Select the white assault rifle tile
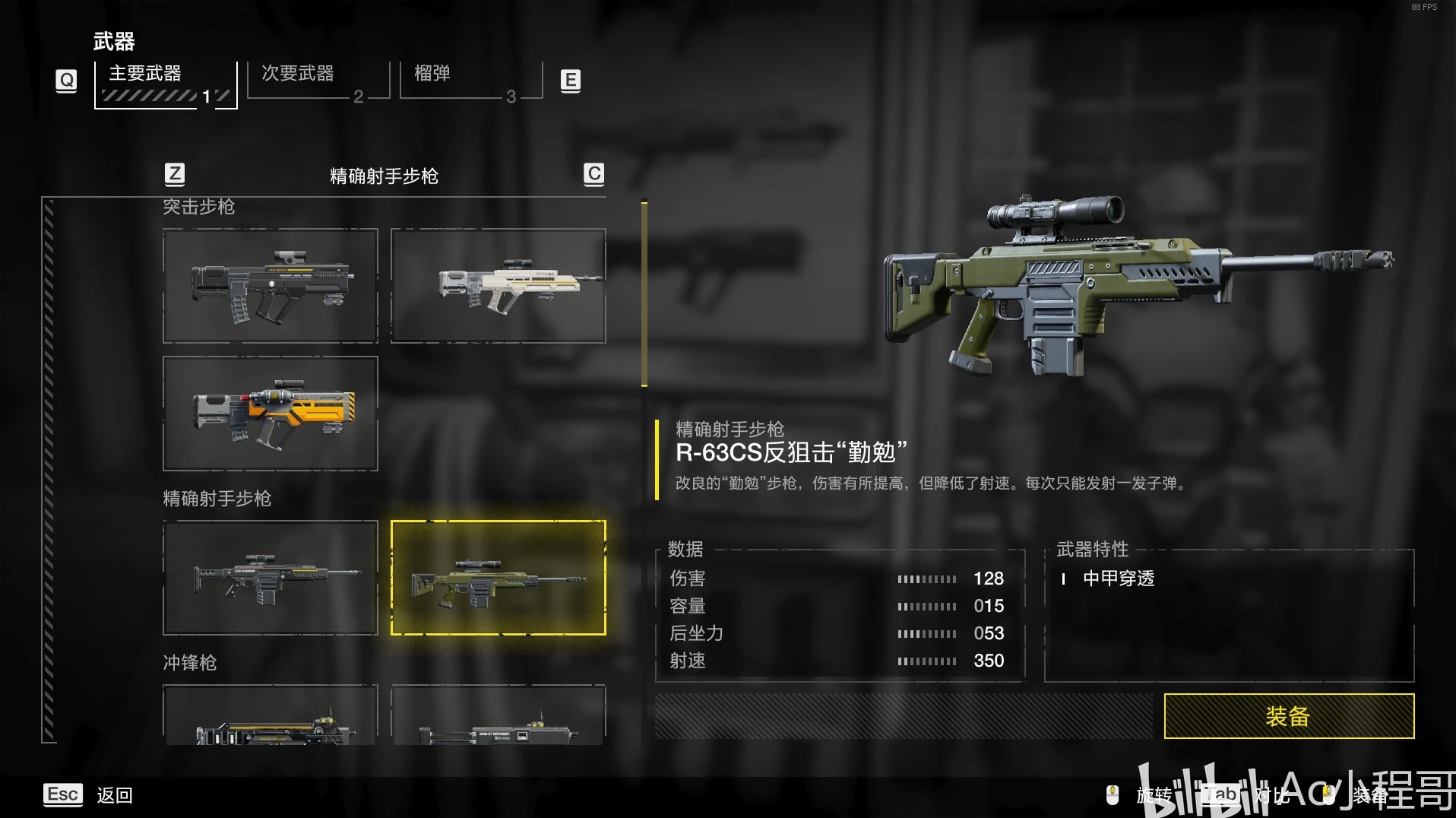 coord(498,286)
